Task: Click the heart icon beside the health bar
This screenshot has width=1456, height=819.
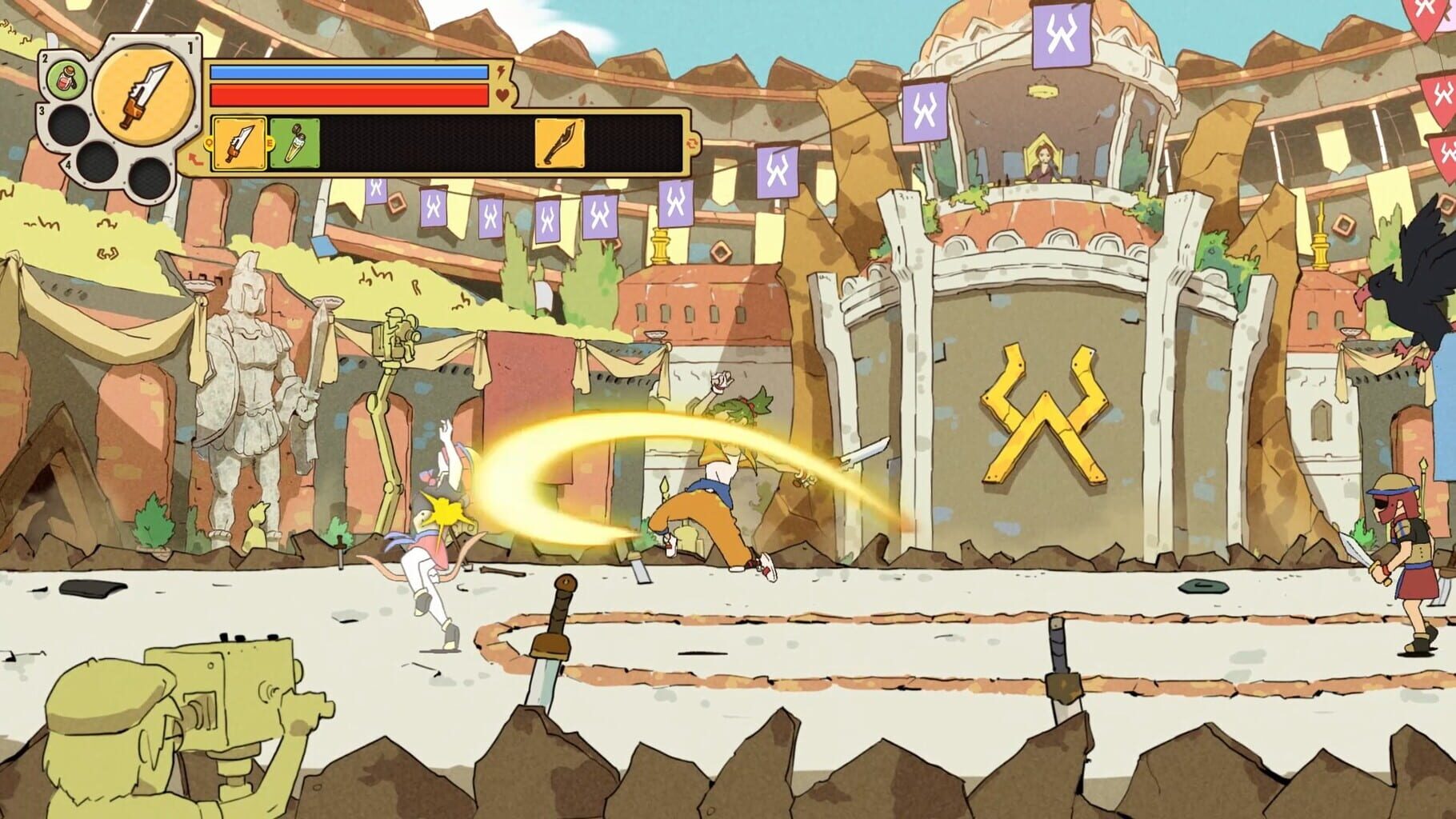Action: pyautogui.click(x=502, y=95)
